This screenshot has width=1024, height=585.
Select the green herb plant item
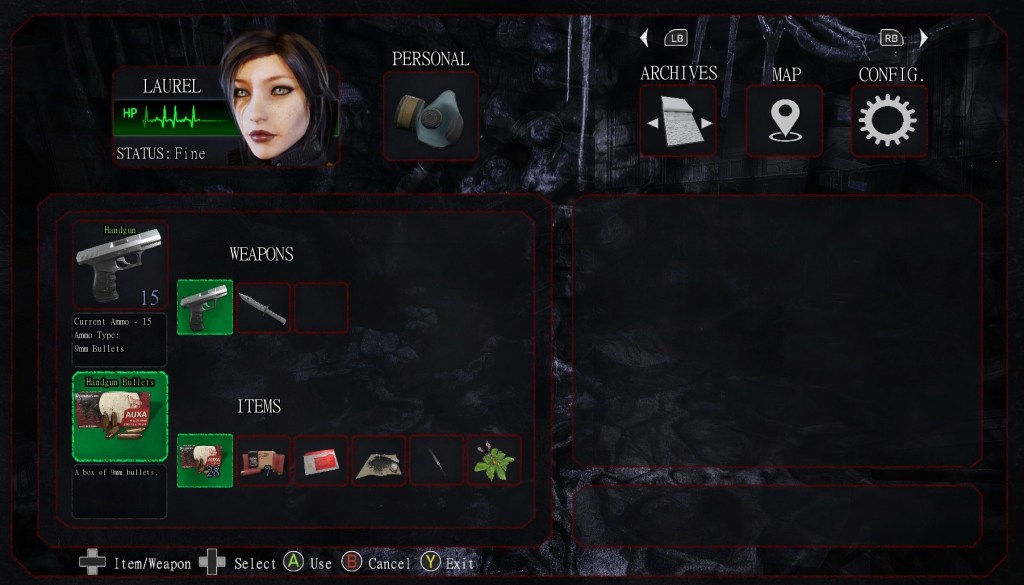click(x=494, y=460)
